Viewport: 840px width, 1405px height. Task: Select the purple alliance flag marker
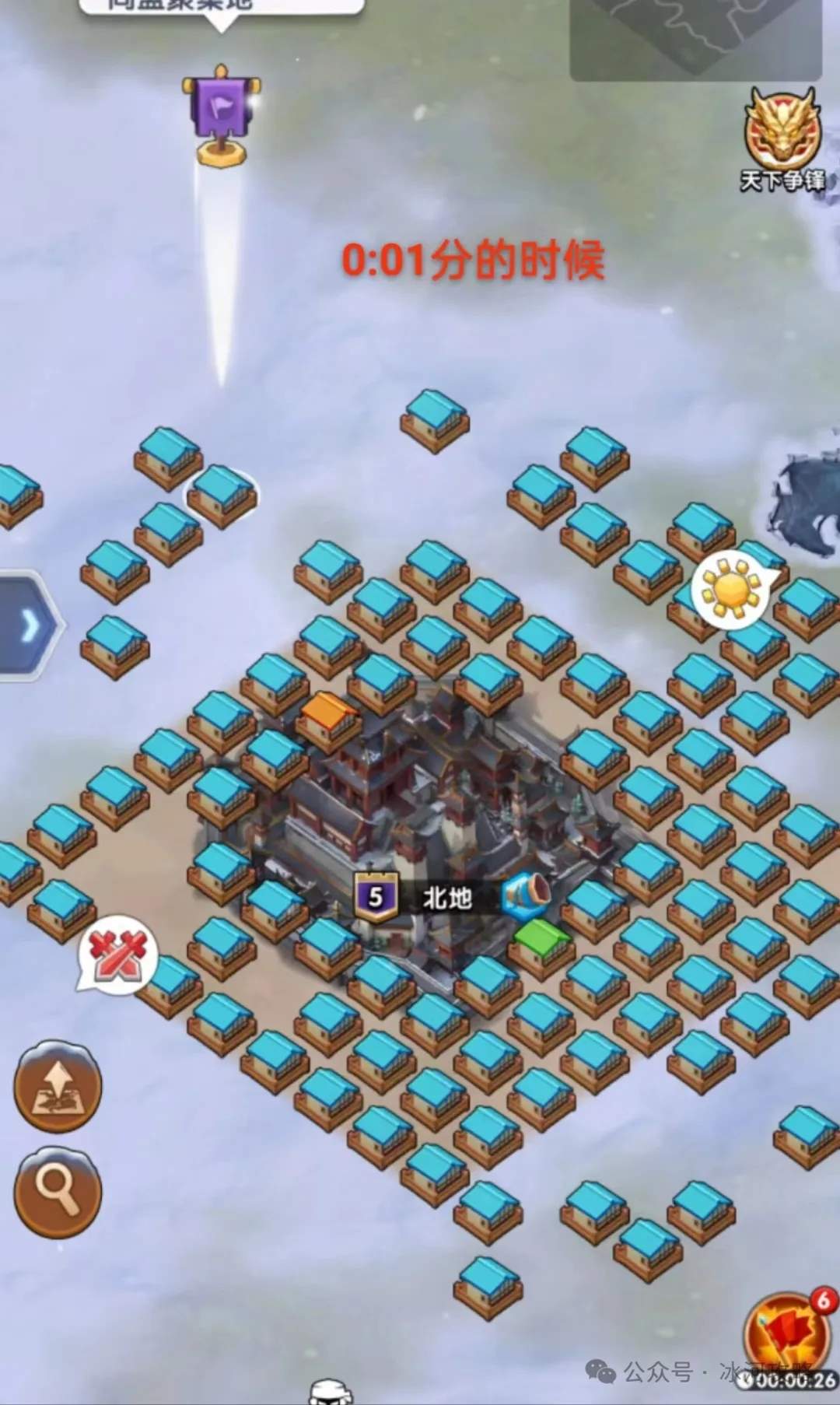pos(221,114)
